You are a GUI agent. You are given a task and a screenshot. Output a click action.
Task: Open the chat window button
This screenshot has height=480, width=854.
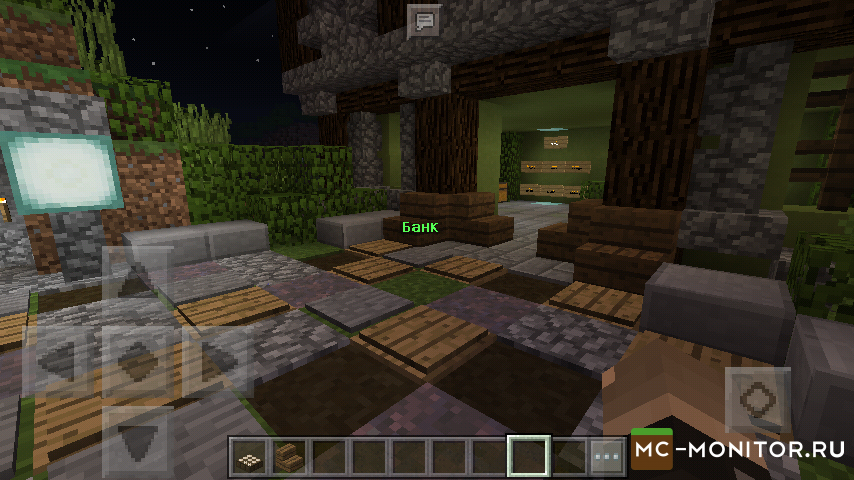(424, 20)
